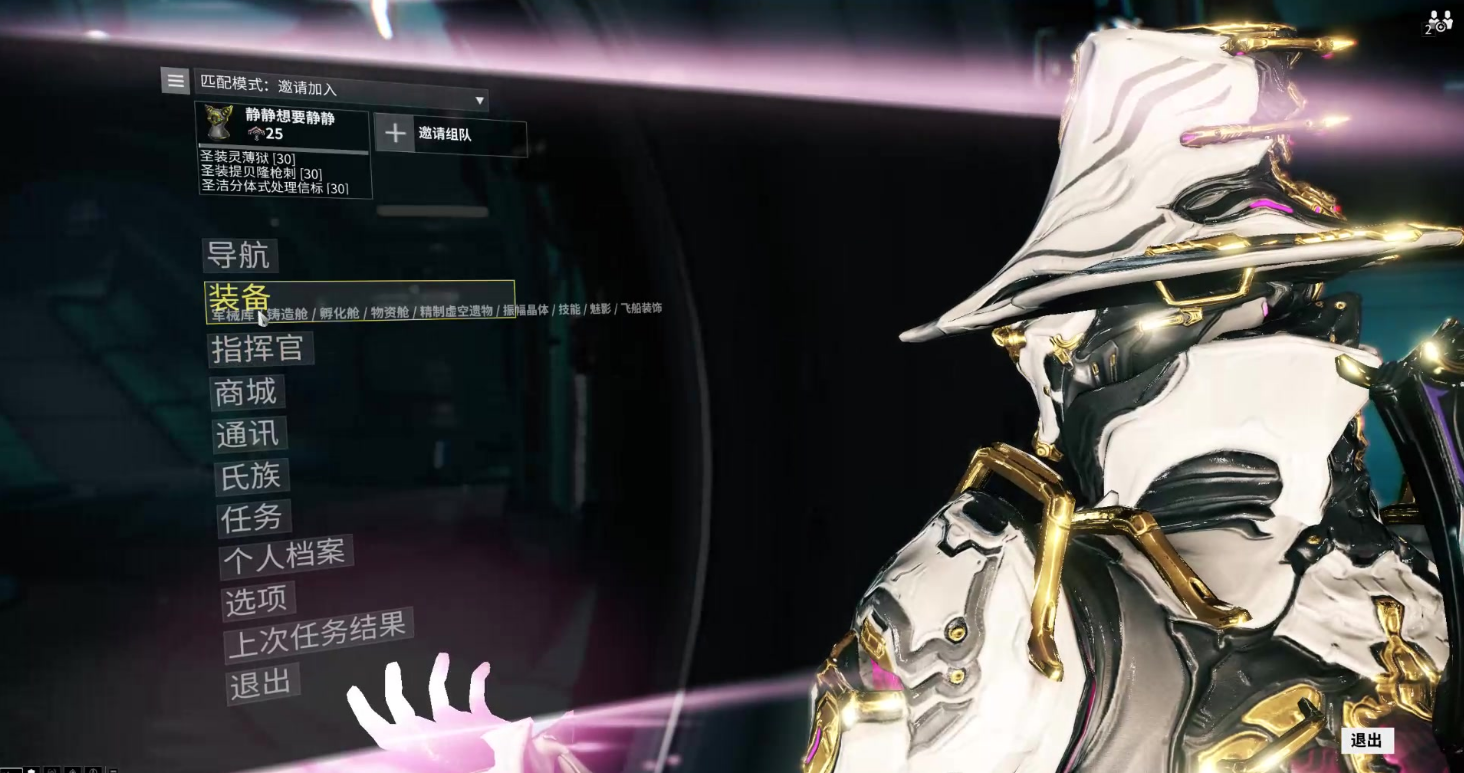
Task: Choose 退出 in the main menu list
Action: pos(261,684)
